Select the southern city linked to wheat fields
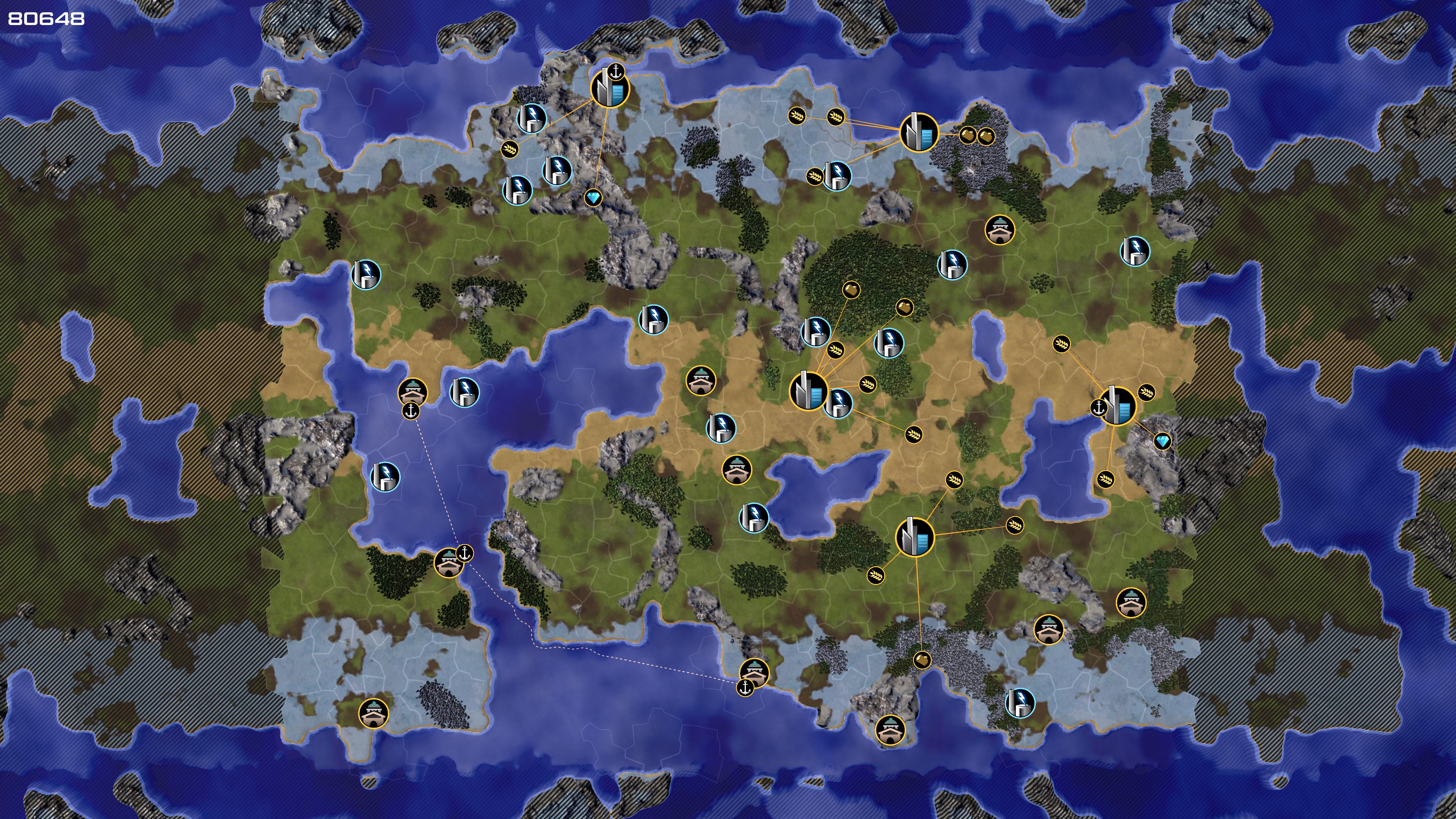The image size is (1456, 819). point(915,537)
